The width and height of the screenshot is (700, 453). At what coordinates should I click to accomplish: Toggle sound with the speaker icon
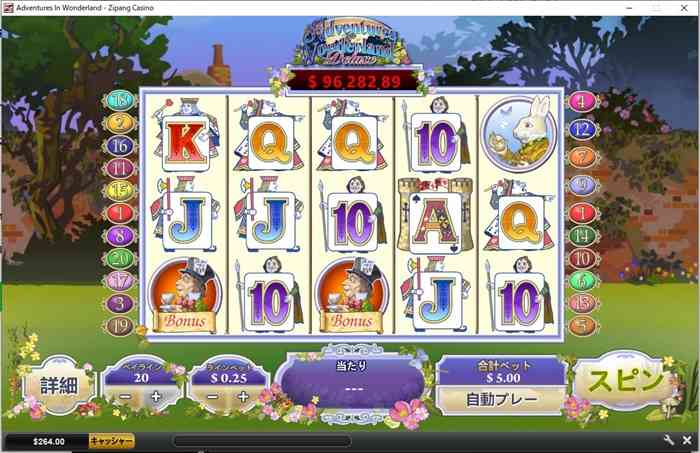687,440
